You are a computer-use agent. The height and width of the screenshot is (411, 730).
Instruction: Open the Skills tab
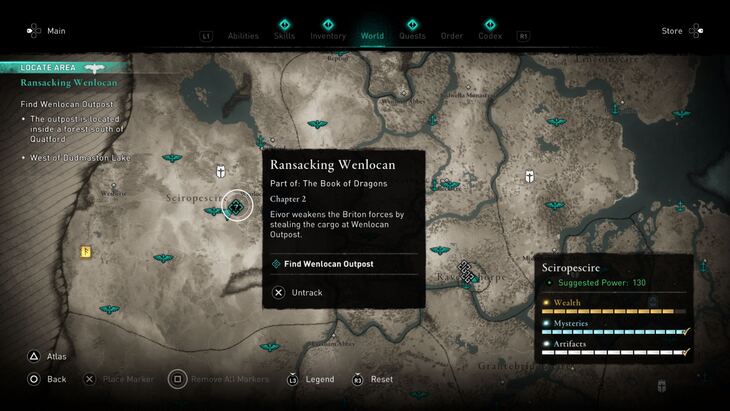pos(285,36)
